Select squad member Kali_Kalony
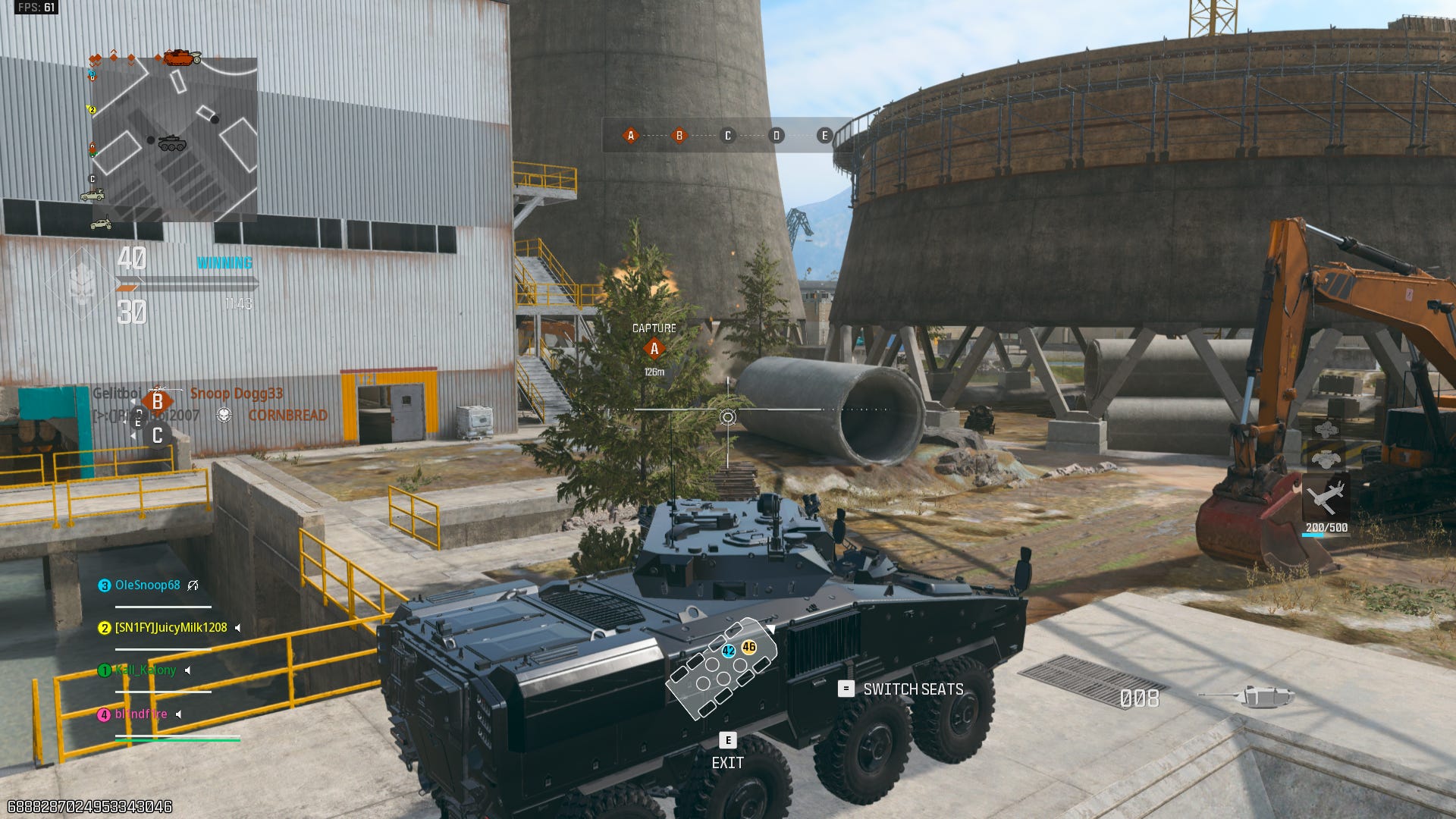The width and height of the screenshot is (1456, 819). coord(145,670)
